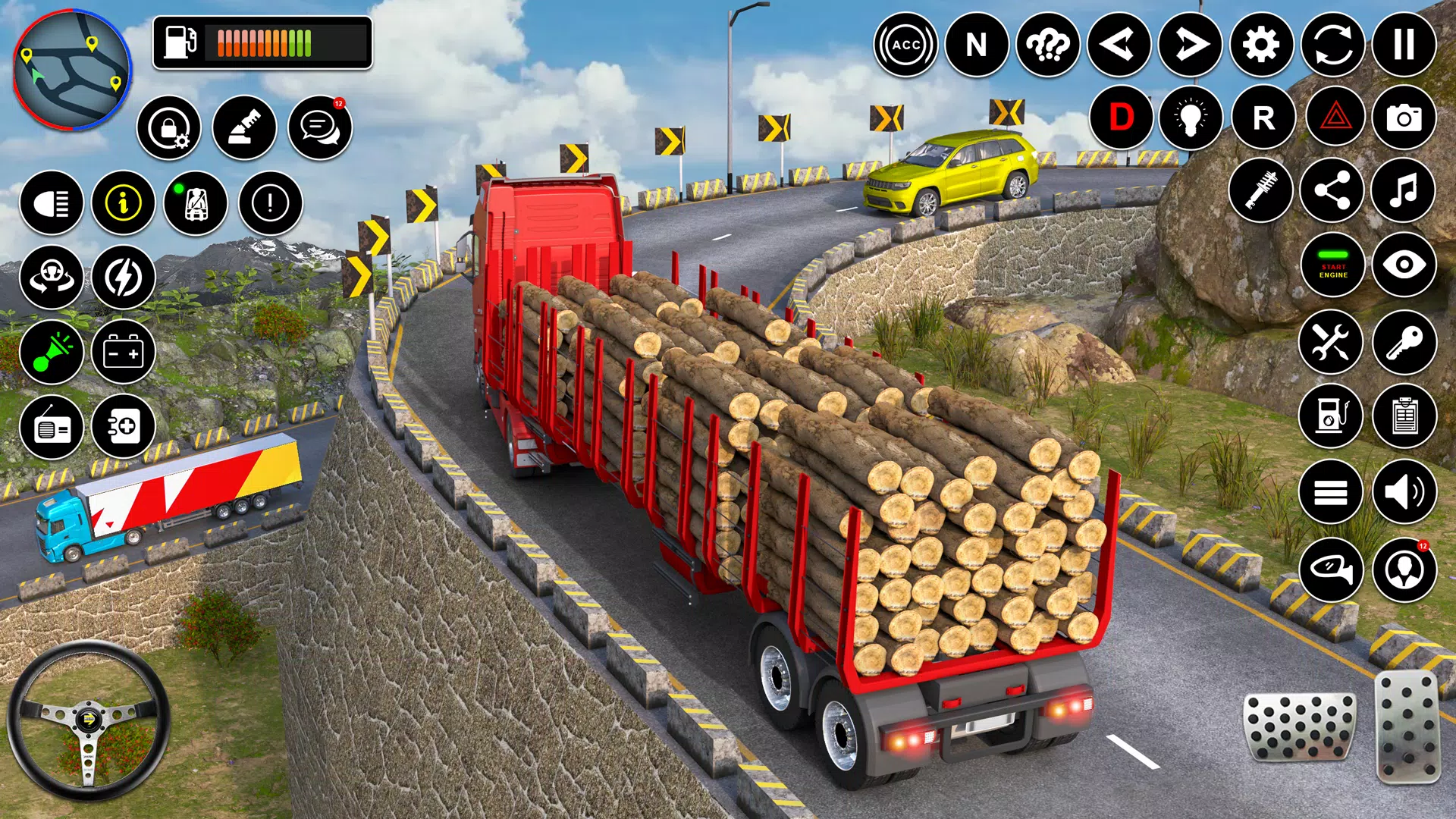The image size is (1456, 819).
Task: Activate the right turn indicator arrow
Action: click(x=1190, y=45)
